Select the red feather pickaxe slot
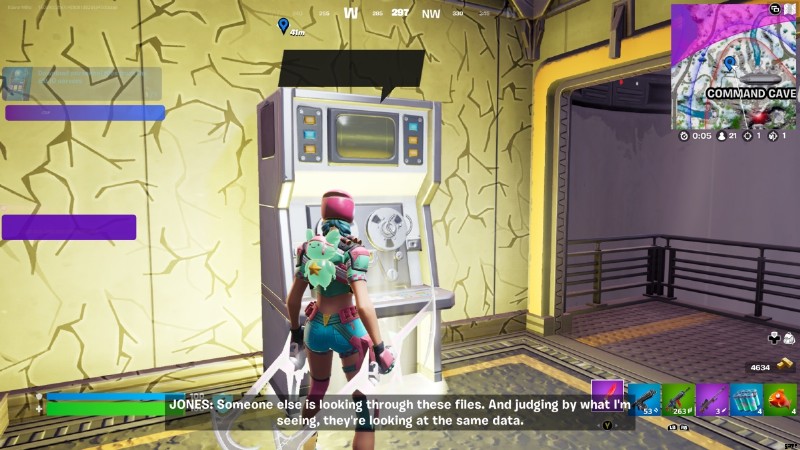Viewport: 800px width, 450px height. [x=607, y=397]
